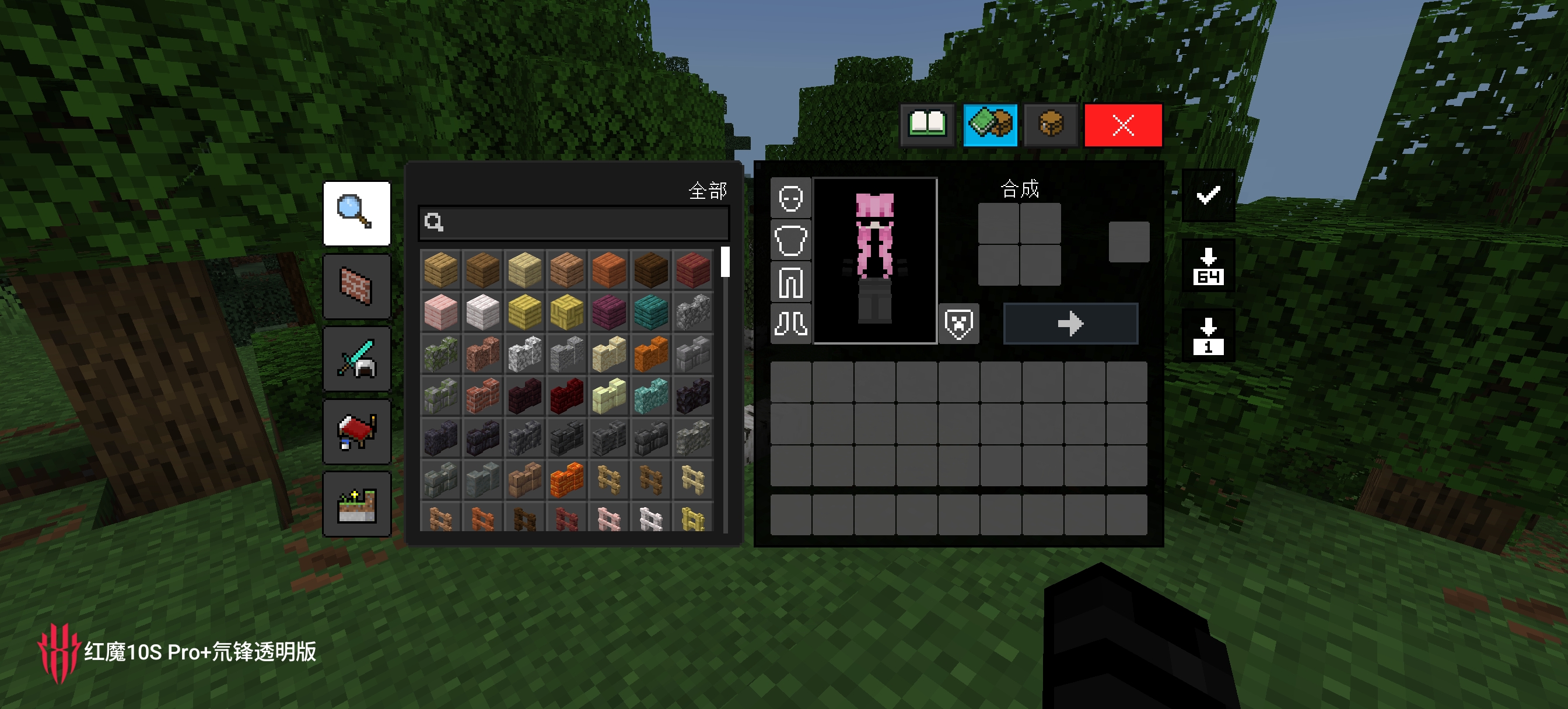The width and height of the screenshot is (1568, 709).
Task: Select the chest-only inventory tab
Action: pos(1050,125)
